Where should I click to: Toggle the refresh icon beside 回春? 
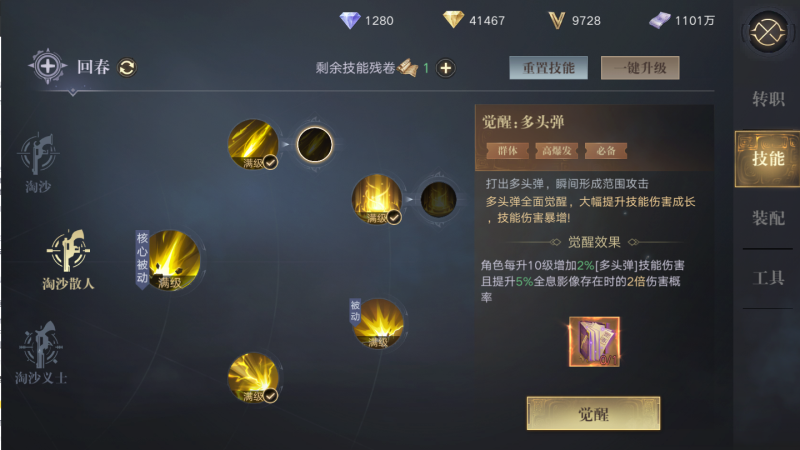pos(127,68)
